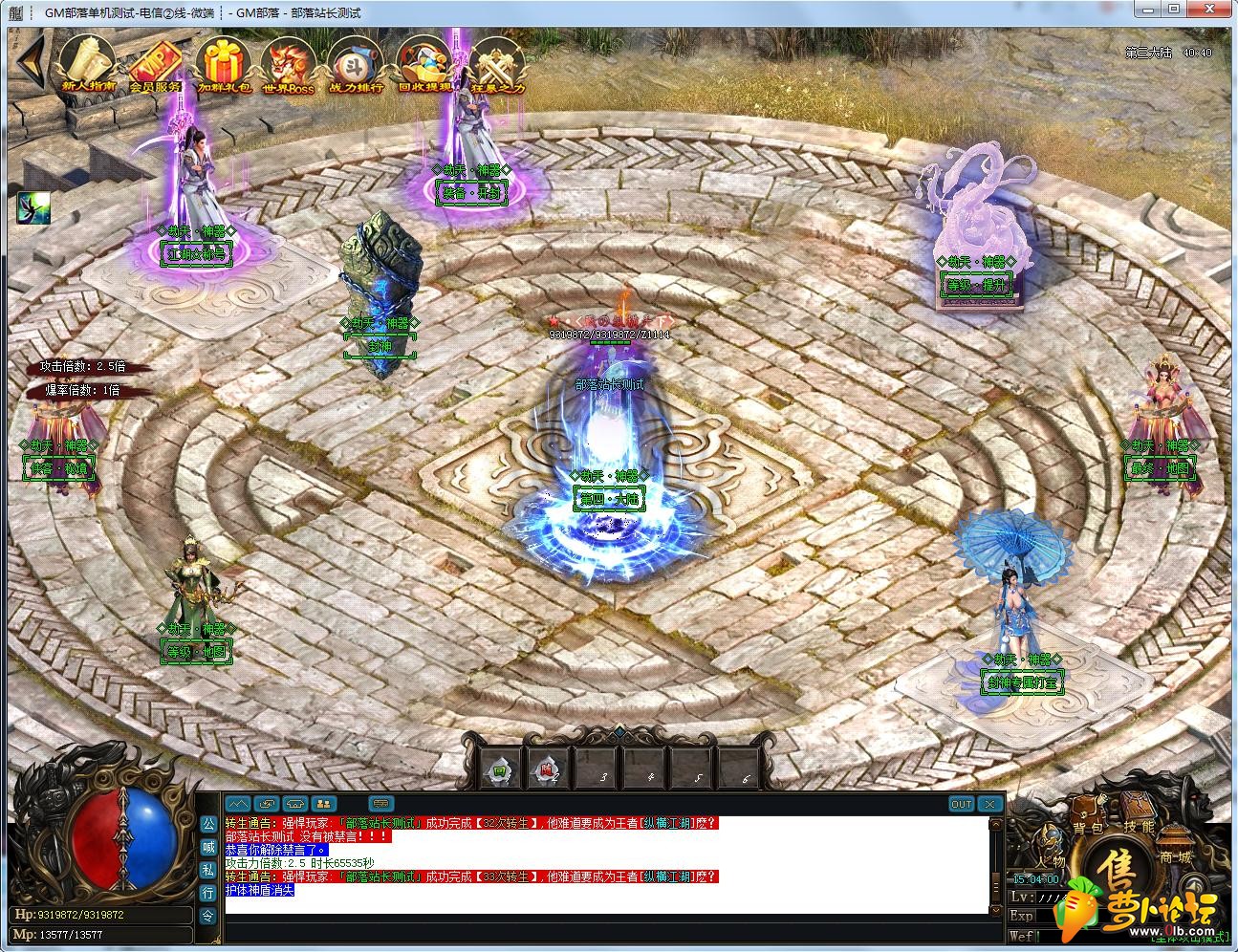Screen dimensions: 1238x952
Task: Activate the 狂暴之力 crossed-swords icon
Action: click(x=497, y=65)
